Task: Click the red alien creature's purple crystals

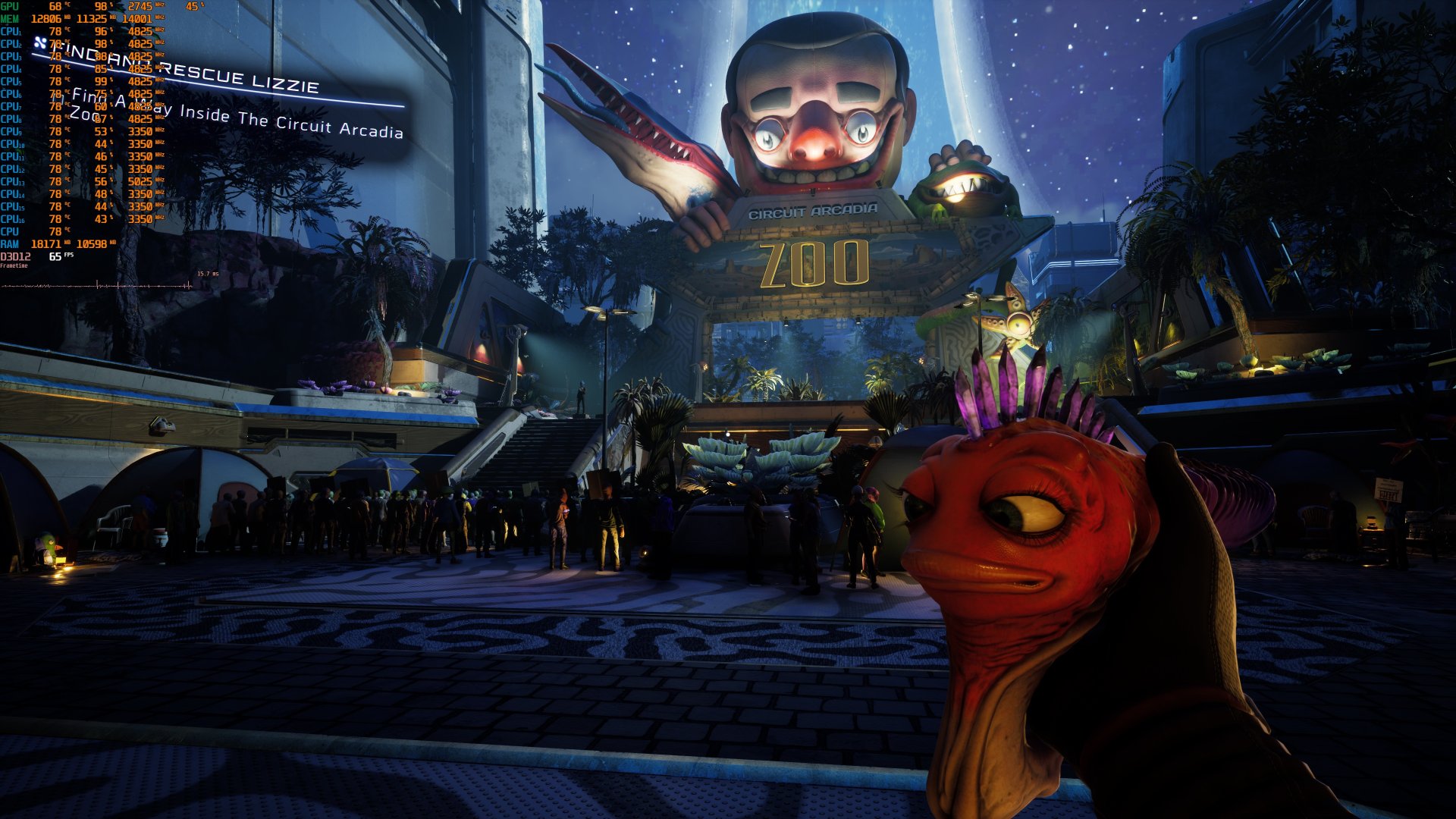Action: point(1009,387)
